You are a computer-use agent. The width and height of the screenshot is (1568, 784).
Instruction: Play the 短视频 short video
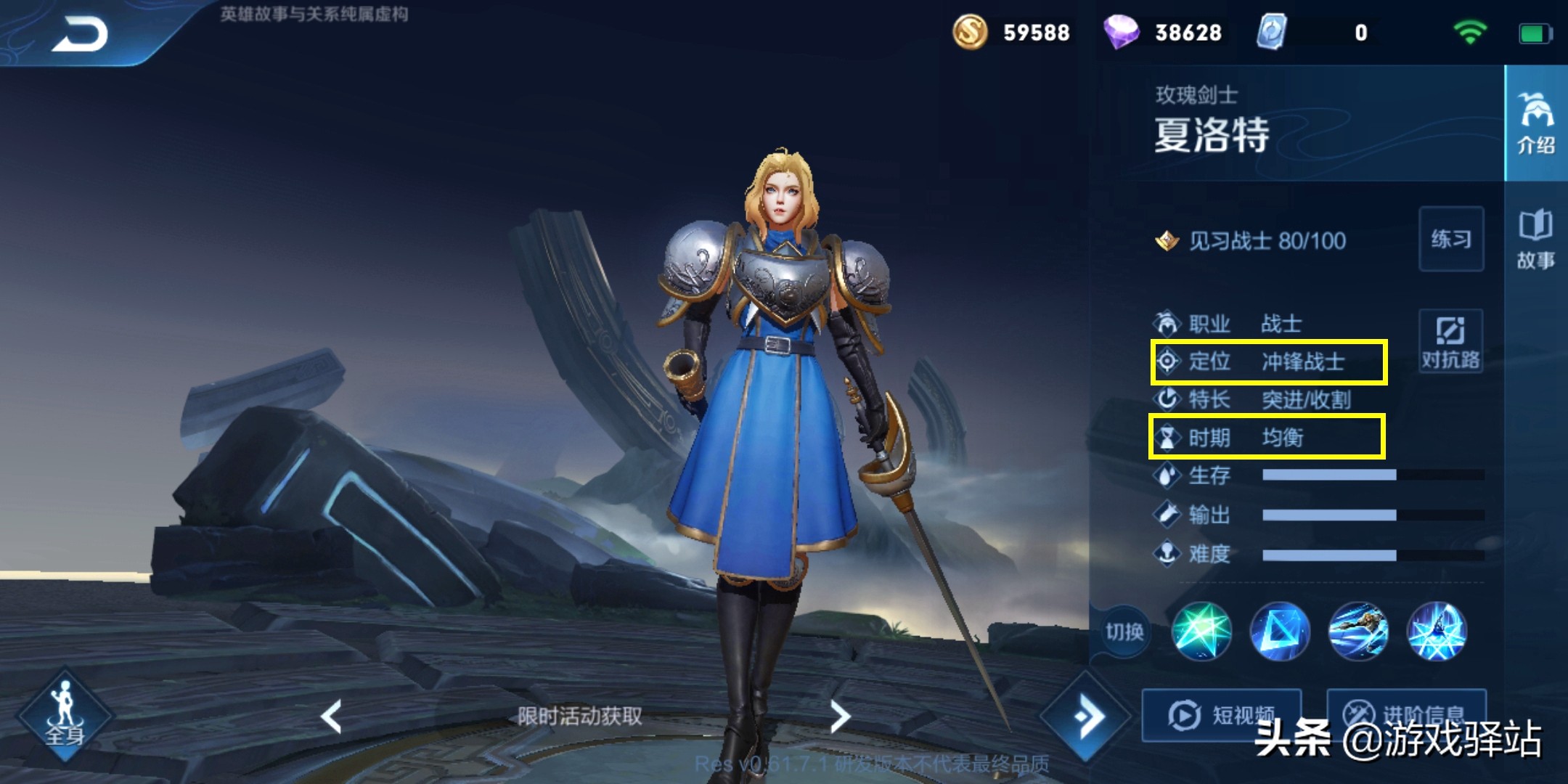[1222, 715]
